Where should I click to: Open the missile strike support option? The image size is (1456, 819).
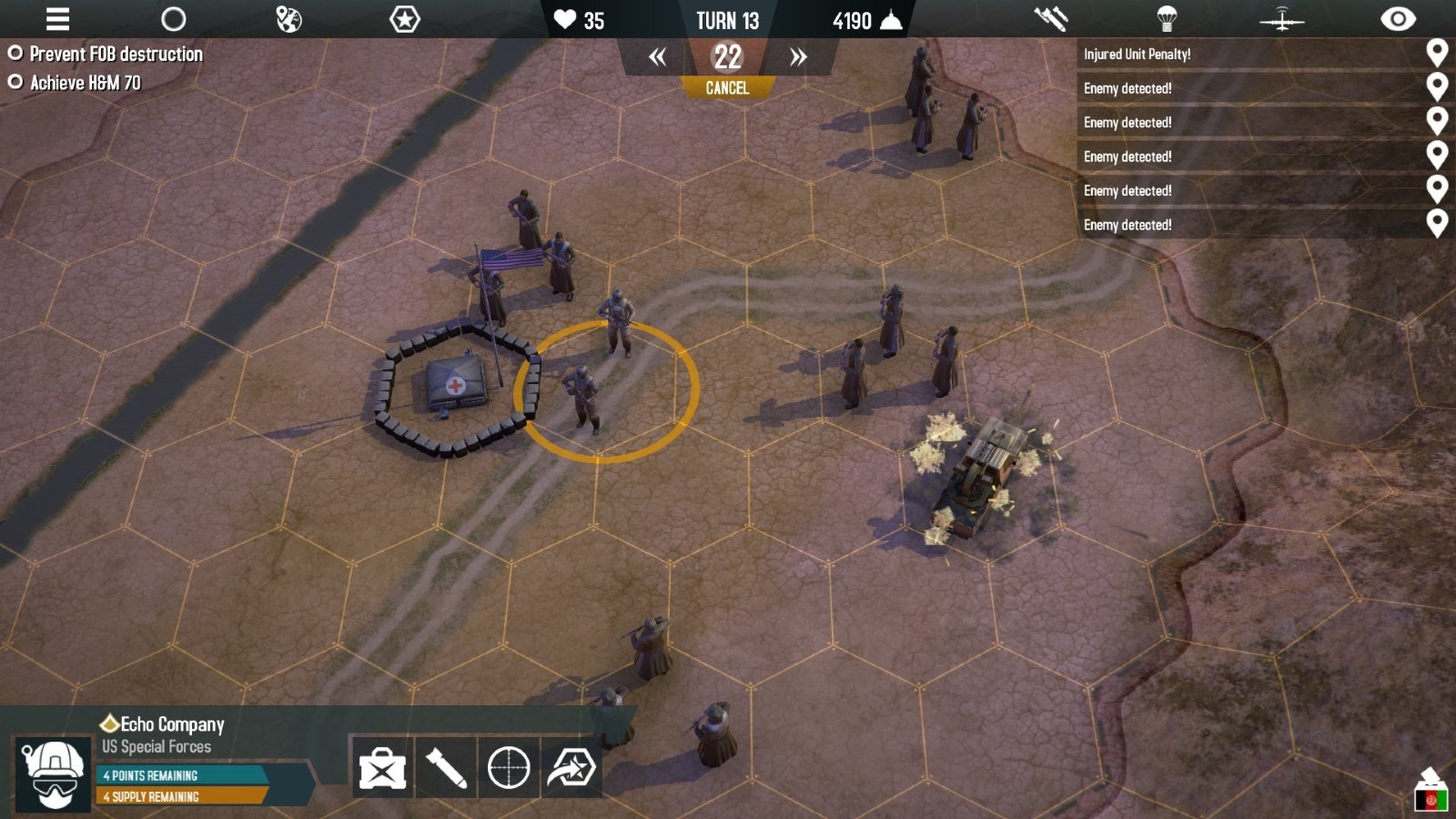point(1050,19)
